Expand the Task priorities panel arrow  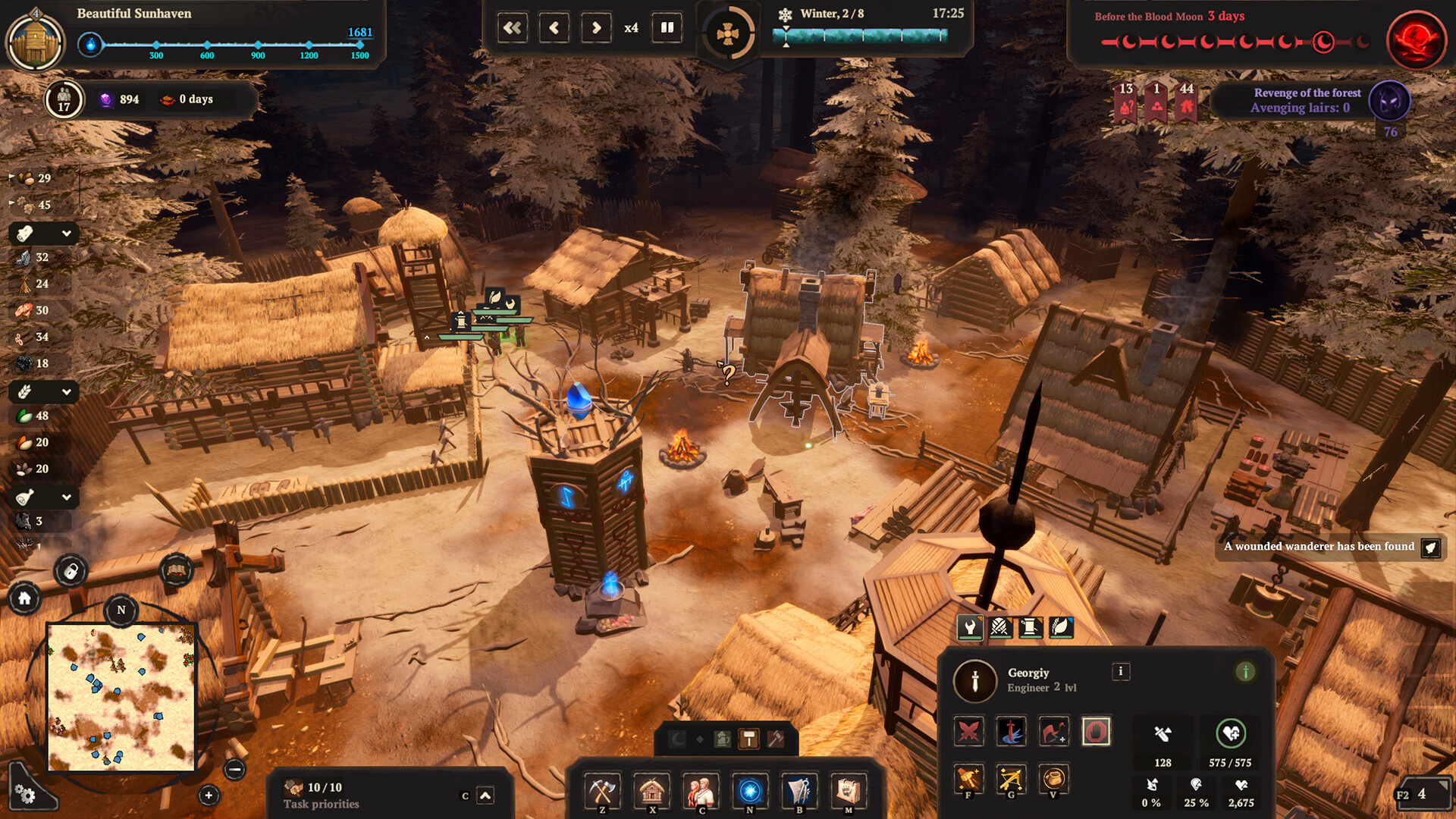coord(485,795)
